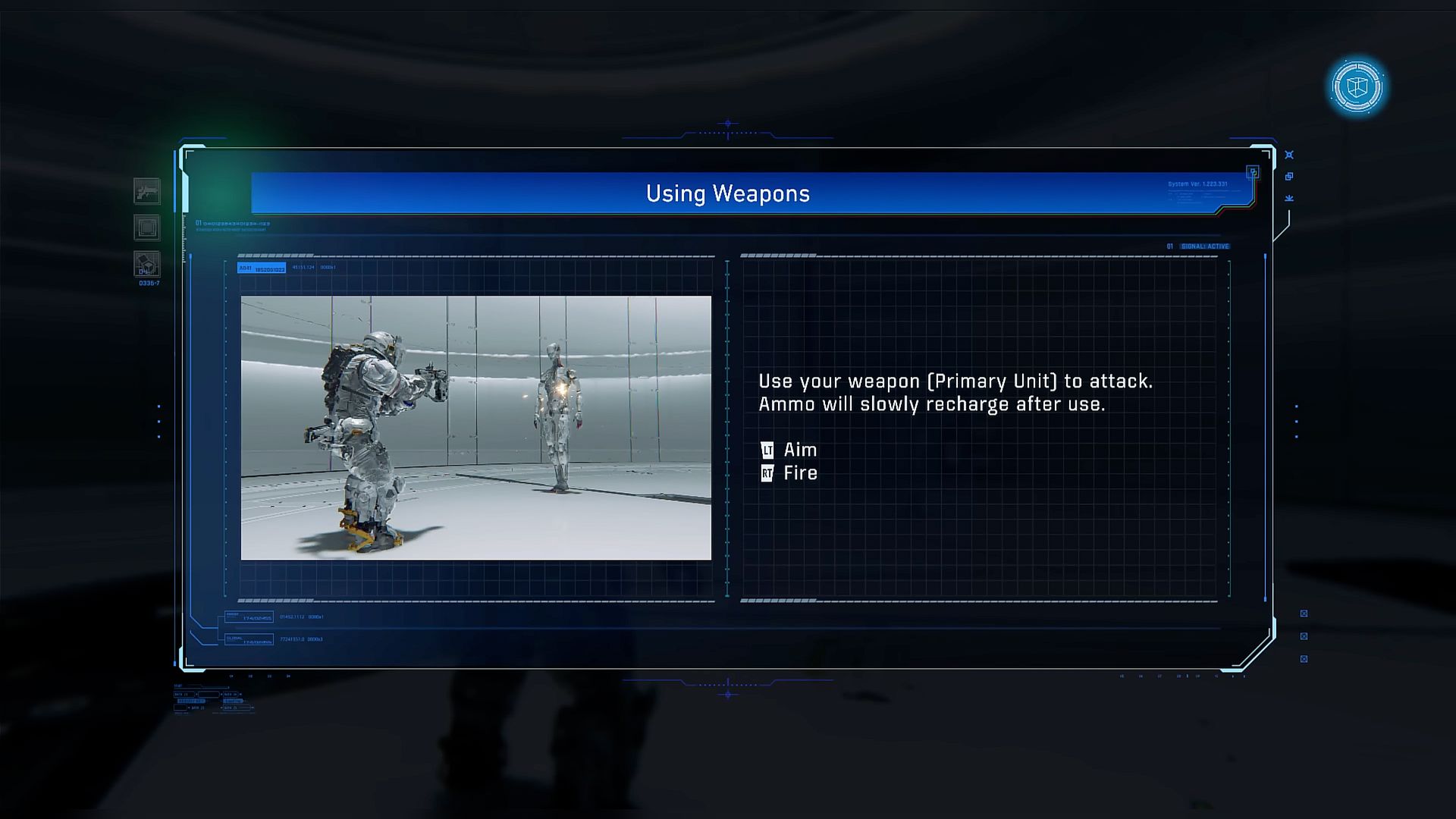Choose the stacked cubes icon
The width and height of the screenshot is (1456, 819).
[147, 264]
